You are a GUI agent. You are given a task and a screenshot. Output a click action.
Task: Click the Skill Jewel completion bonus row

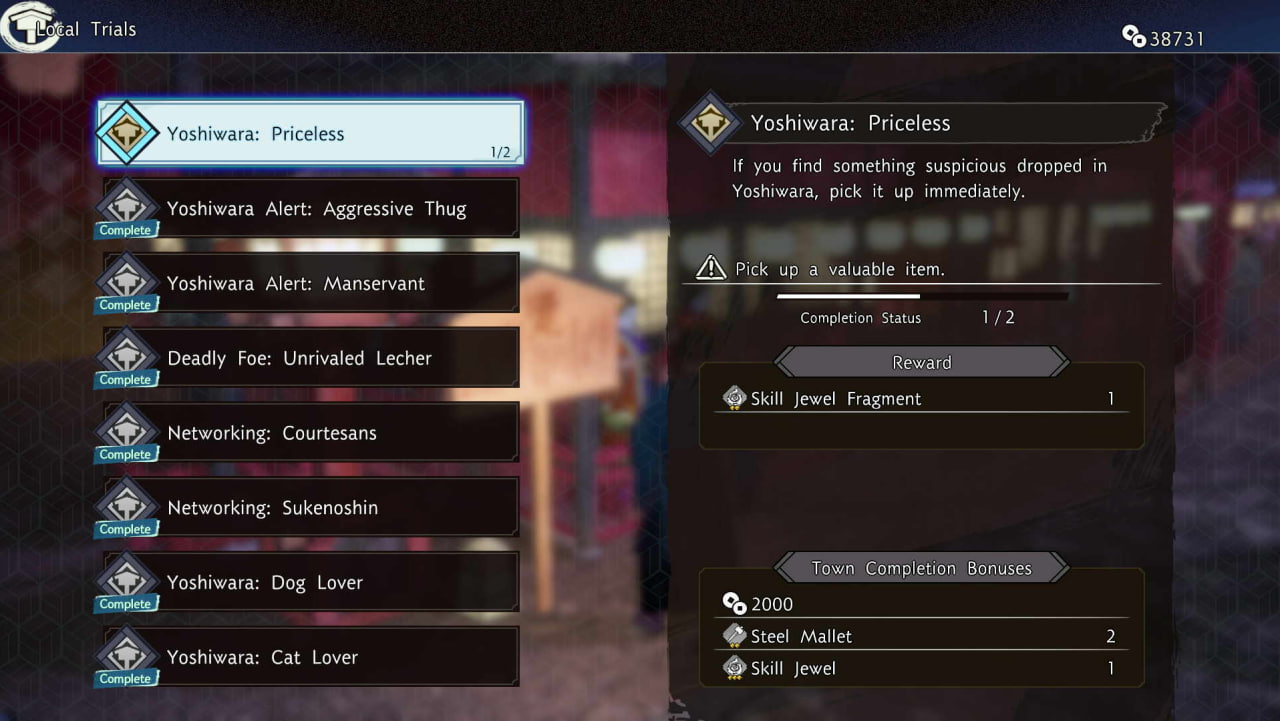(921, 668)
